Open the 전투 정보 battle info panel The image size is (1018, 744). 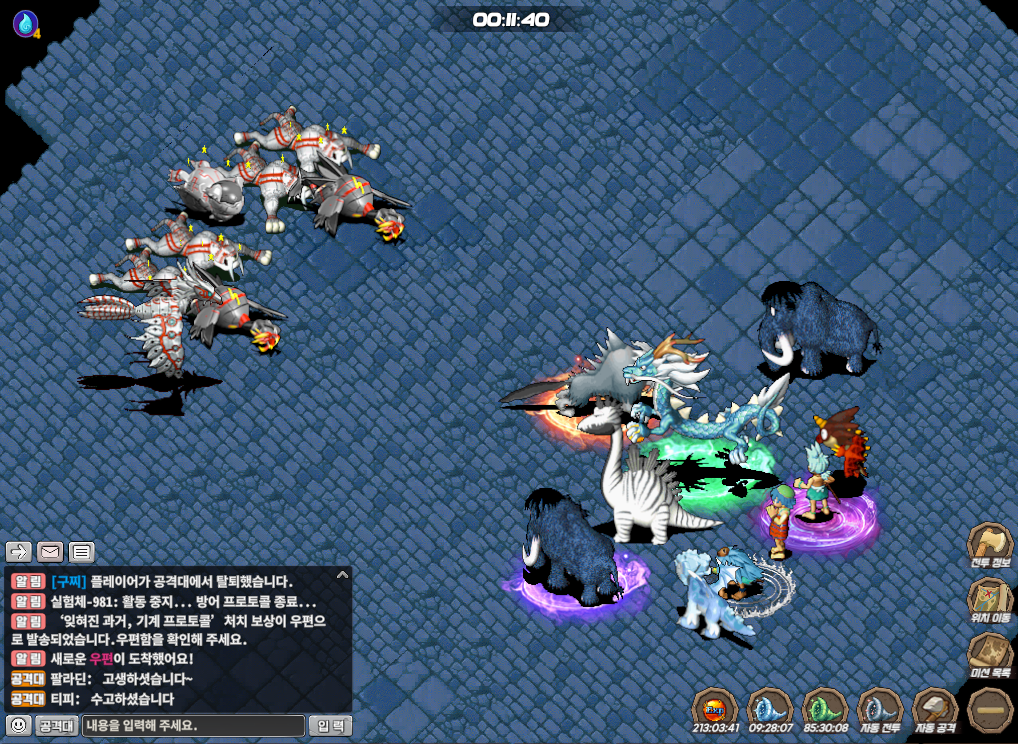click(989, 546)
